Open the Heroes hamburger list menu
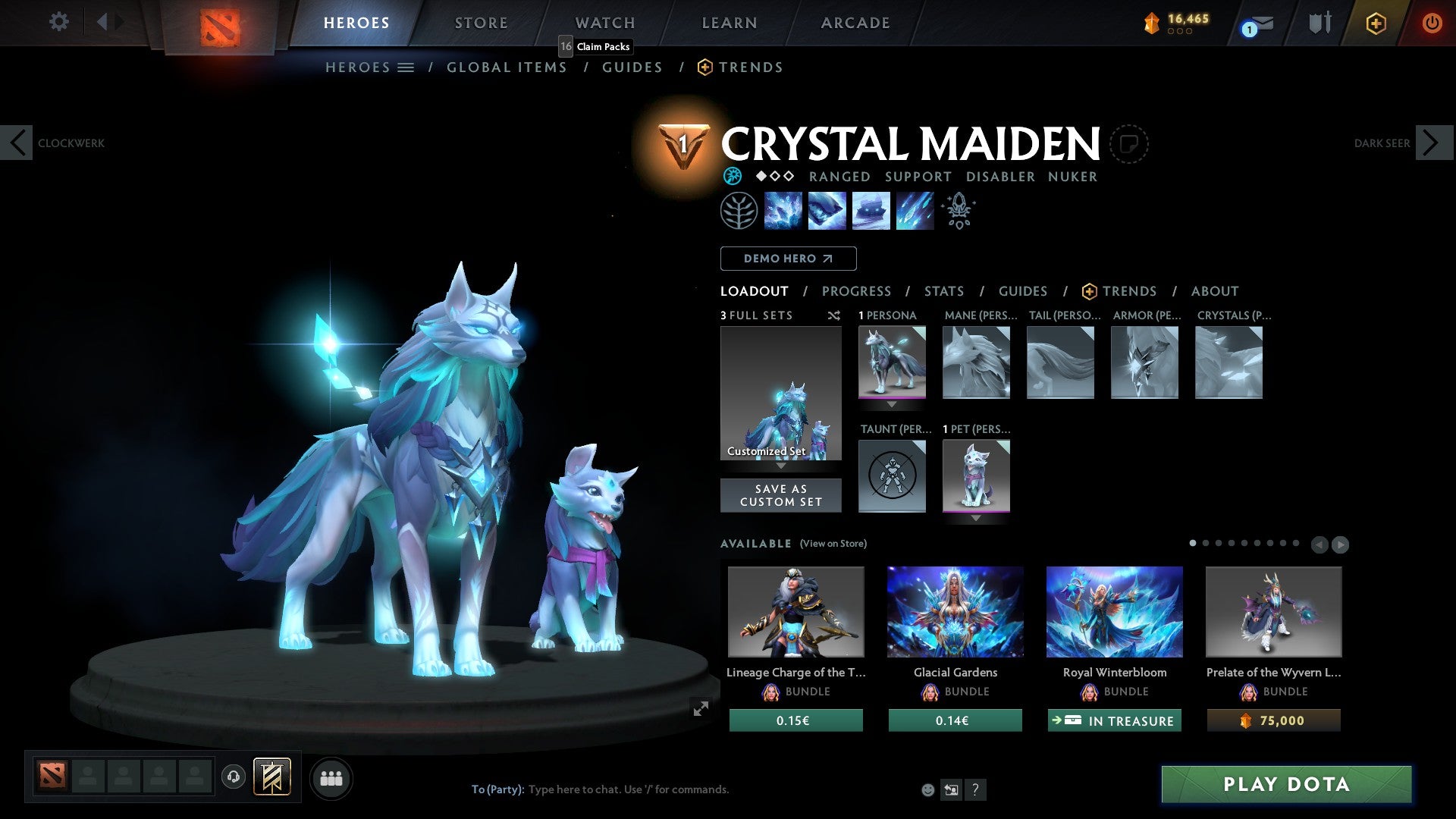 406,67
